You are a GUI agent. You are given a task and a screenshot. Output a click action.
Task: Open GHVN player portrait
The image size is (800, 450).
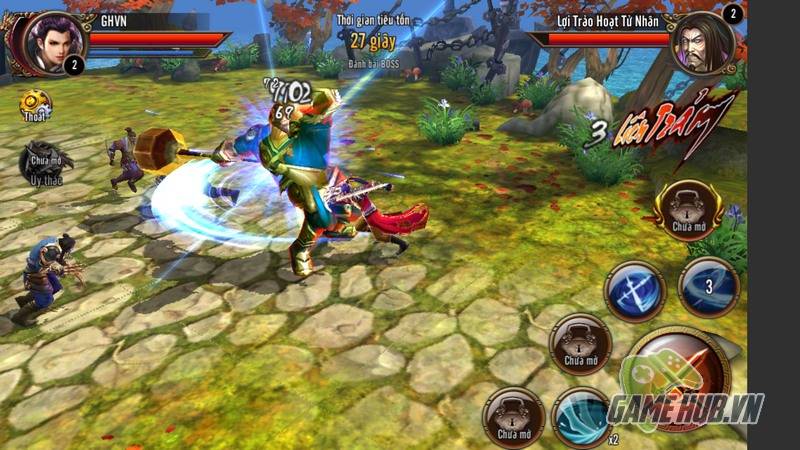pyautogui.click(x=42, y=42)
